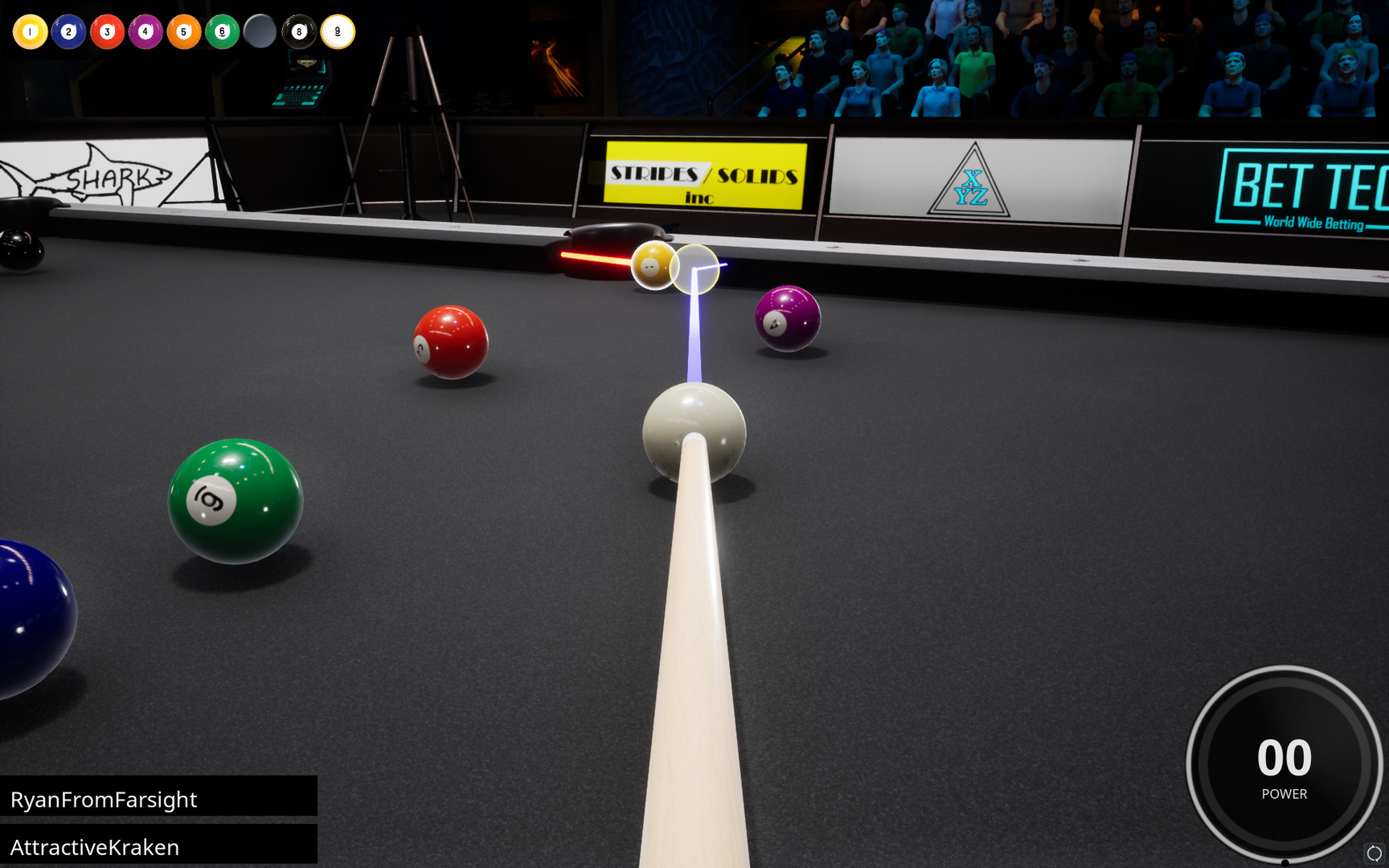Viewport: 1389px width, 868px height.
Task: Click the SHARK sign behind the table
Action: pyautogui.click(x=113, y=175)
